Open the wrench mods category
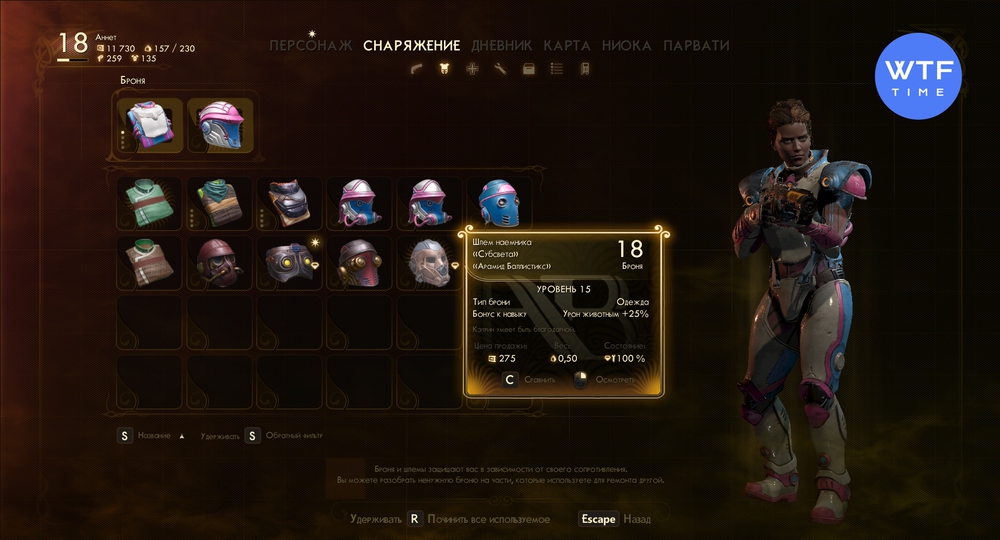The image size is (1000, 540). pyautogui.click(x=500, y=69)
